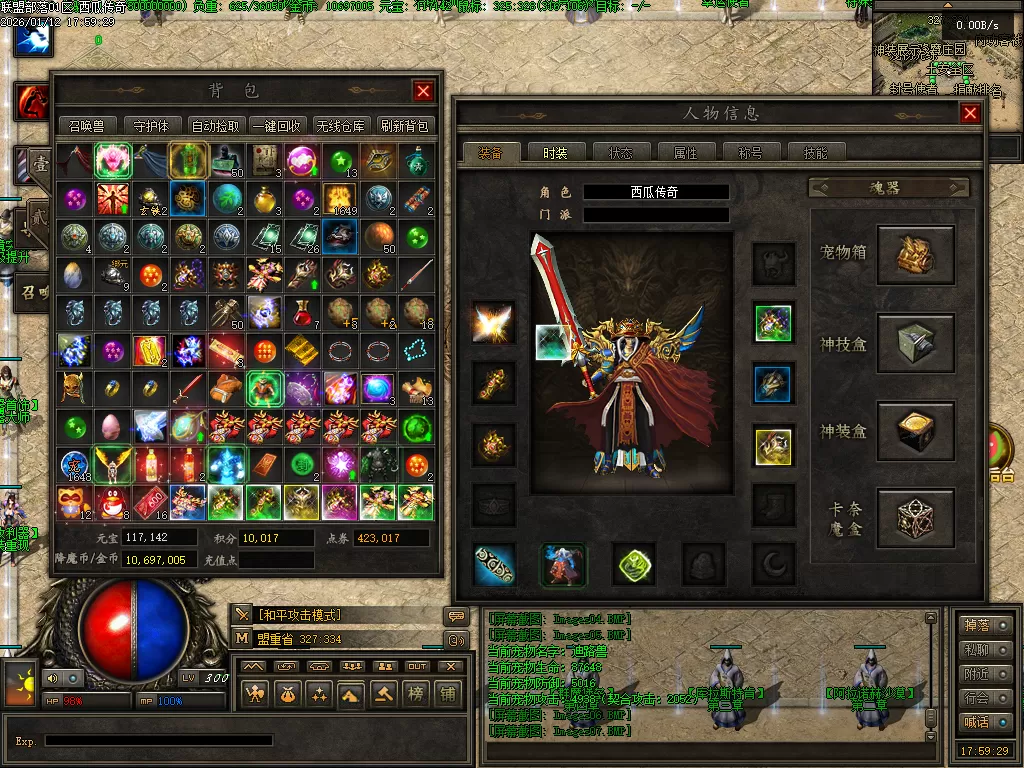Open the 榜 ranking button
The height and width of the screenshot is (768, 1024).
pyautogui.click(x=415, y=693)
